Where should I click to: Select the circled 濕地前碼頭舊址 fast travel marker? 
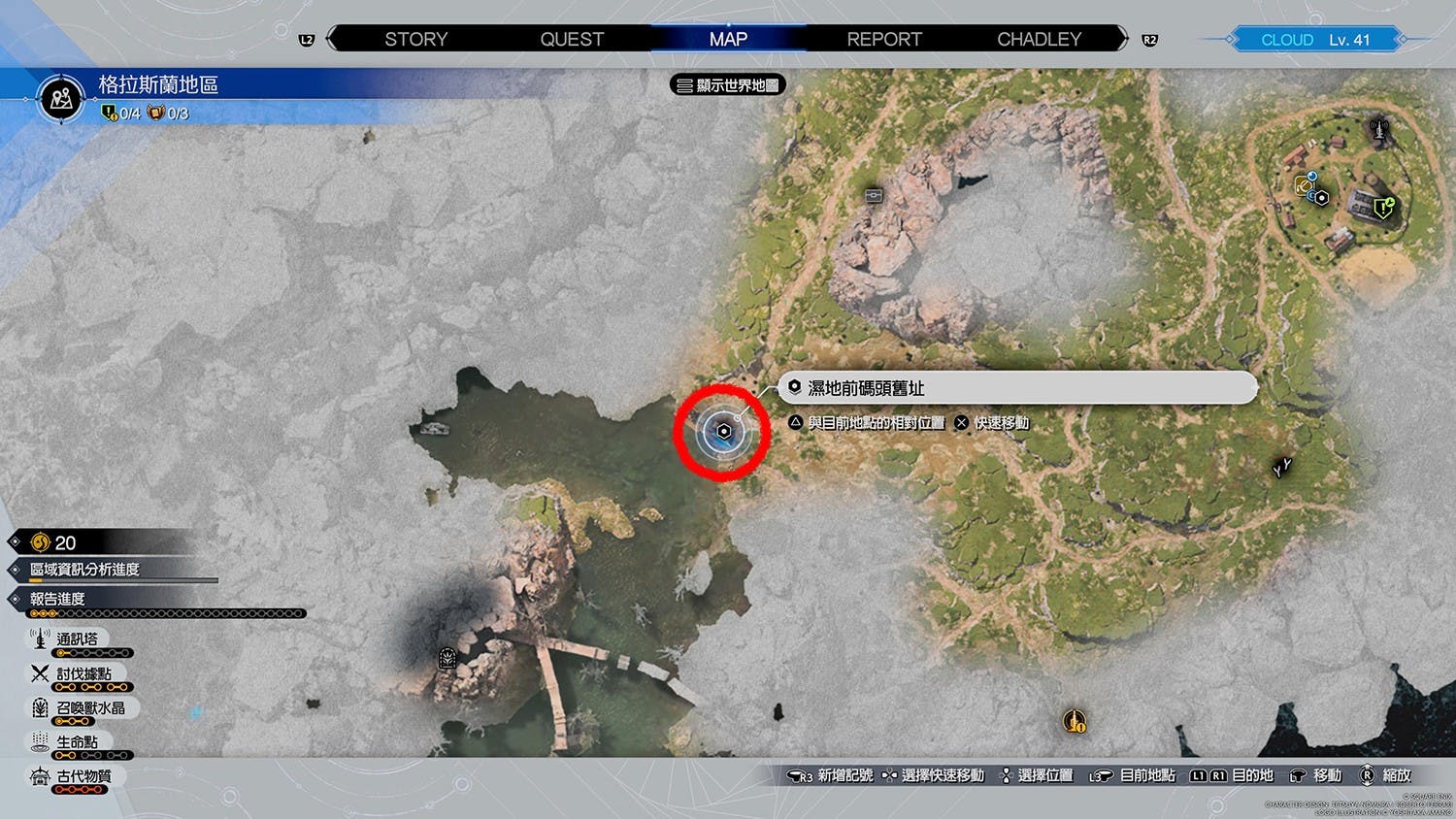point(723,432)
